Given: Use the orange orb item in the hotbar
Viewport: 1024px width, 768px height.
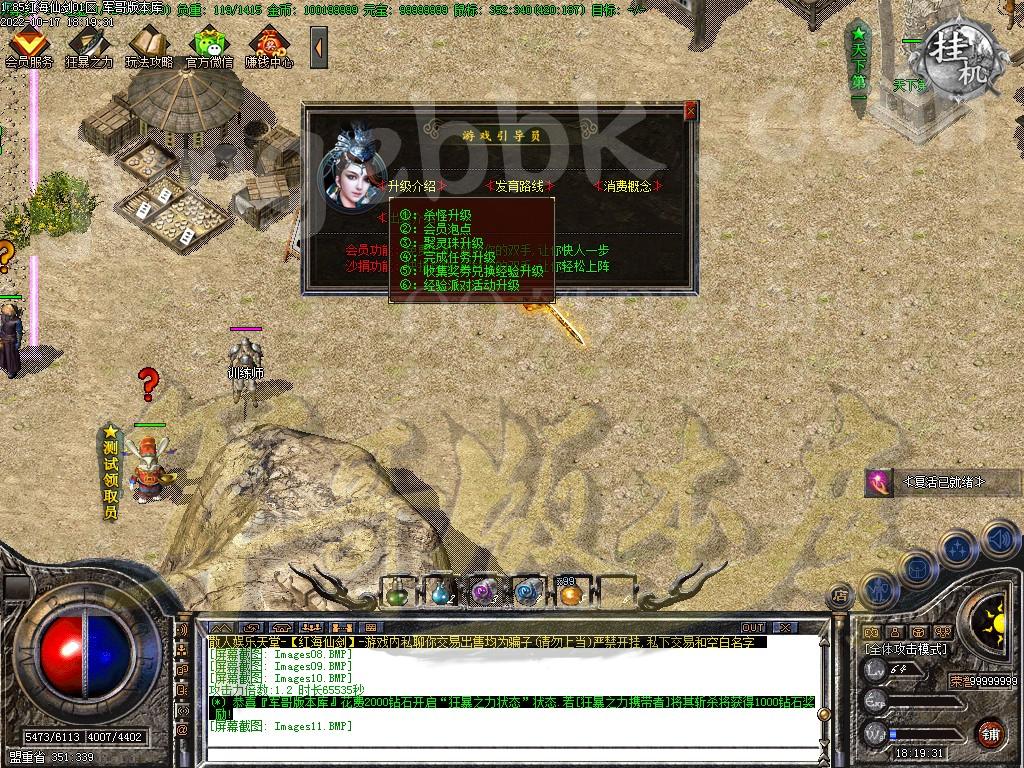Looking at the screenshot, I should click(570, 594).
